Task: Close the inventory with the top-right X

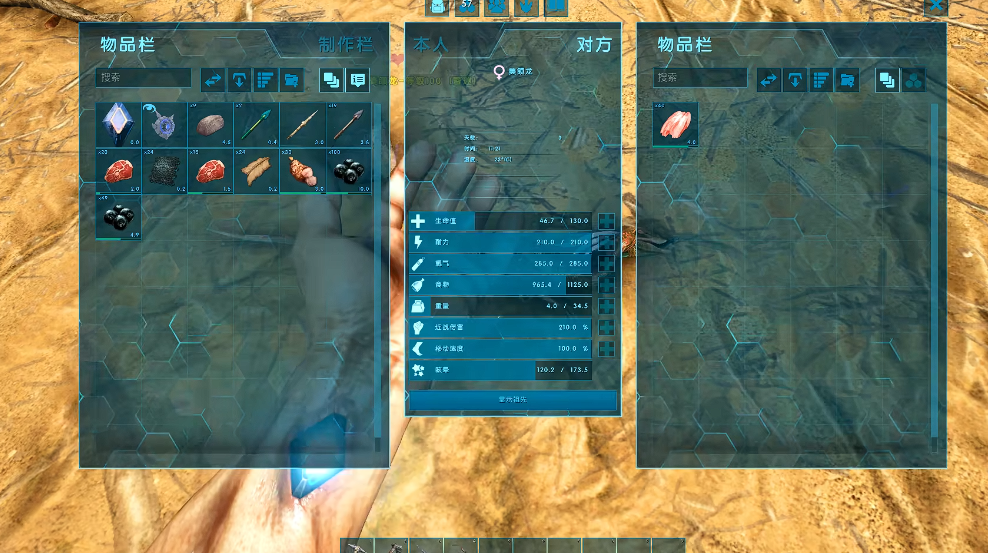Action: click(936, 6)
